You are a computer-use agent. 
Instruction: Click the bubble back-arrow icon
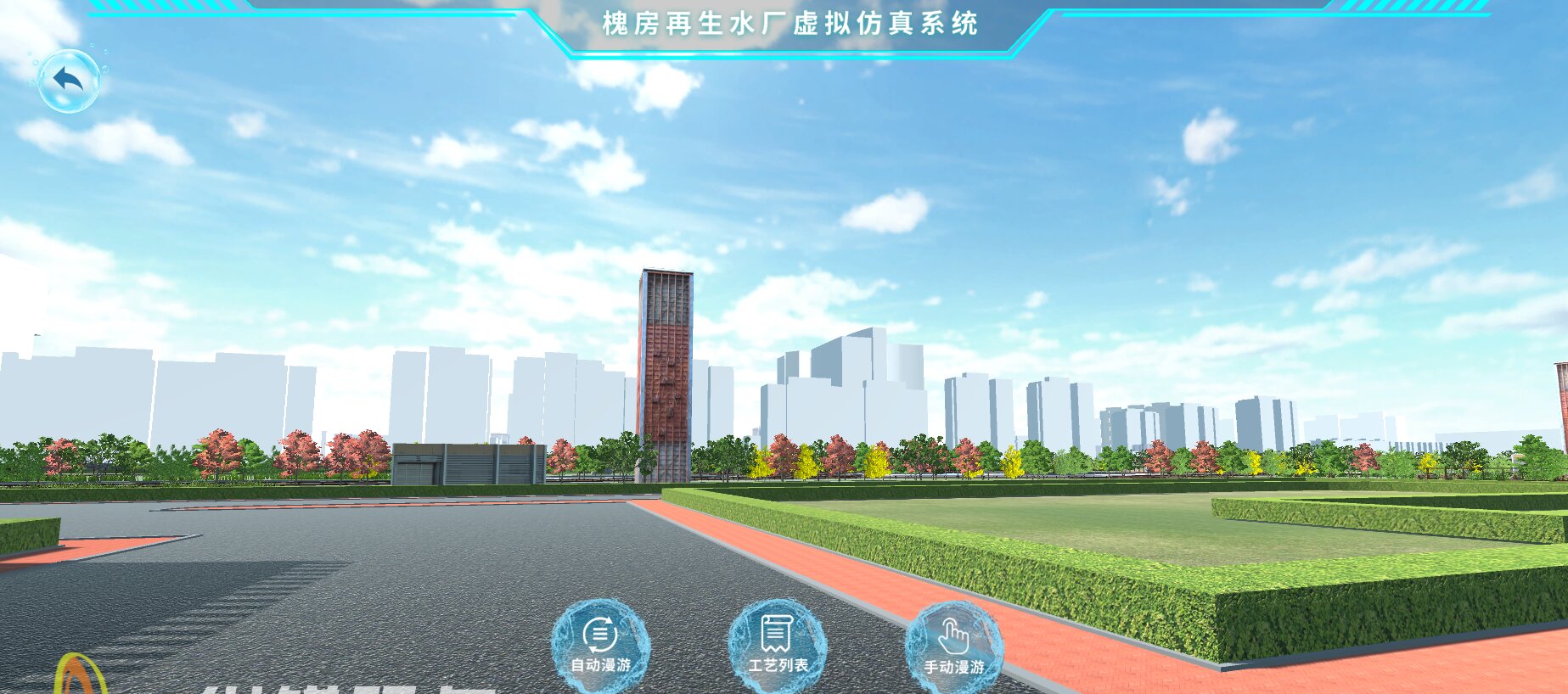click(x=71, y=80)
